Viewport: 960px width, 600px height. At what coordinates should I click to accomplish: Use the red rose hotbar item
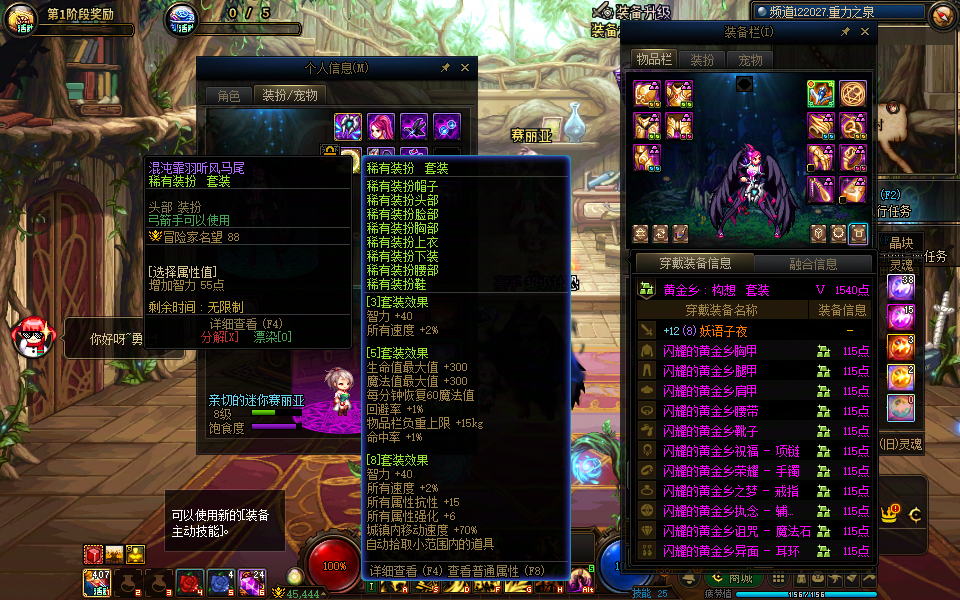point(189,582)
